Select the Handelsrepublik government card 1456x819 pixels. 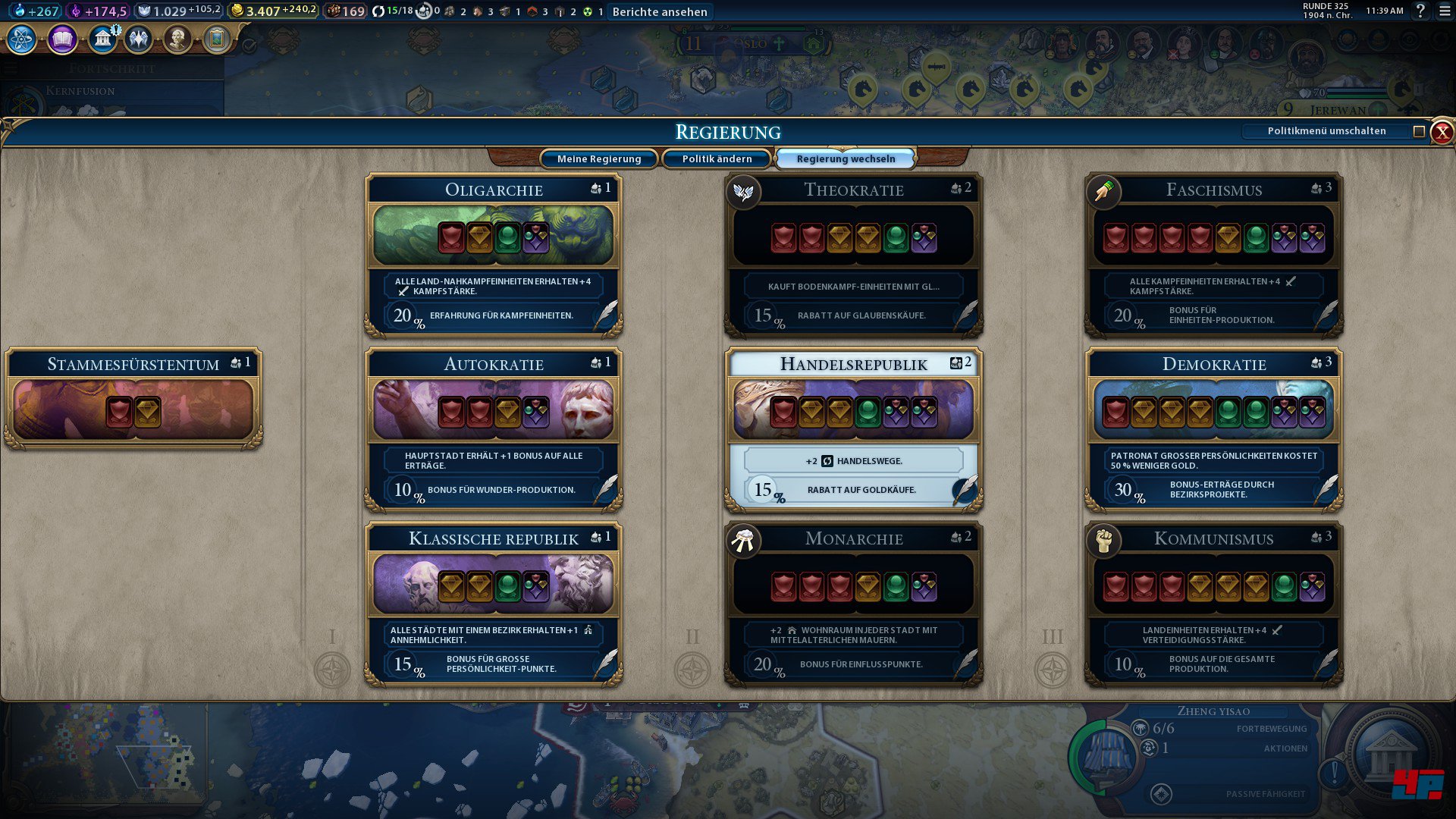coord(854,428)
